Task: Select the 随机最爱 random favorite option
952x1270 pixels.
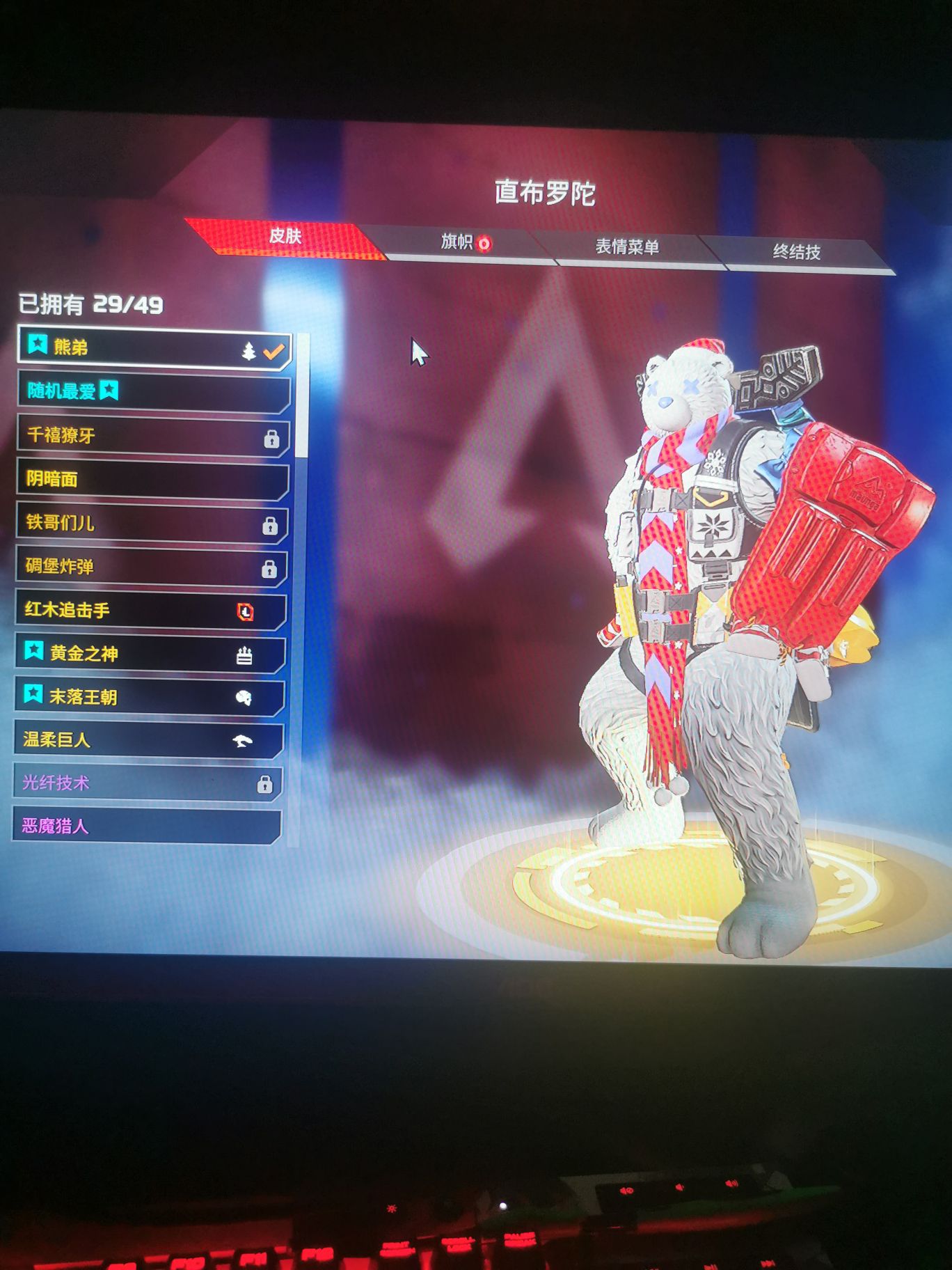Action: pos(139,392)
